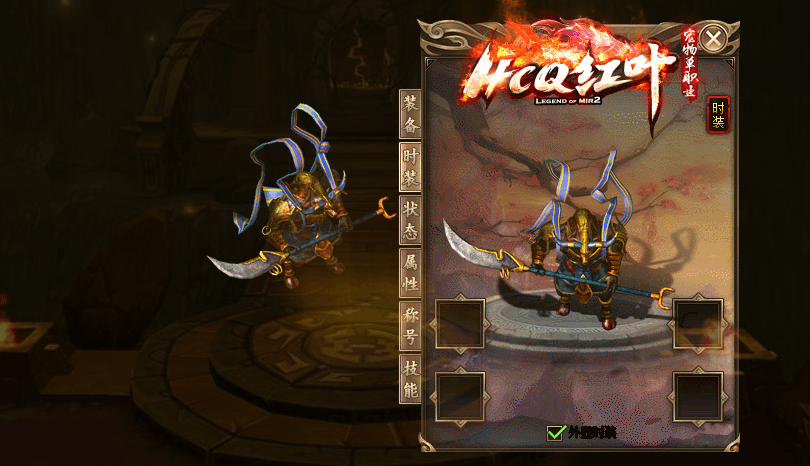Image resolution: width=810 pixels, height=466 pixels.
Task: Show the 属性 attributes tab
Action: pyautogui.click(x=410, y=272)
